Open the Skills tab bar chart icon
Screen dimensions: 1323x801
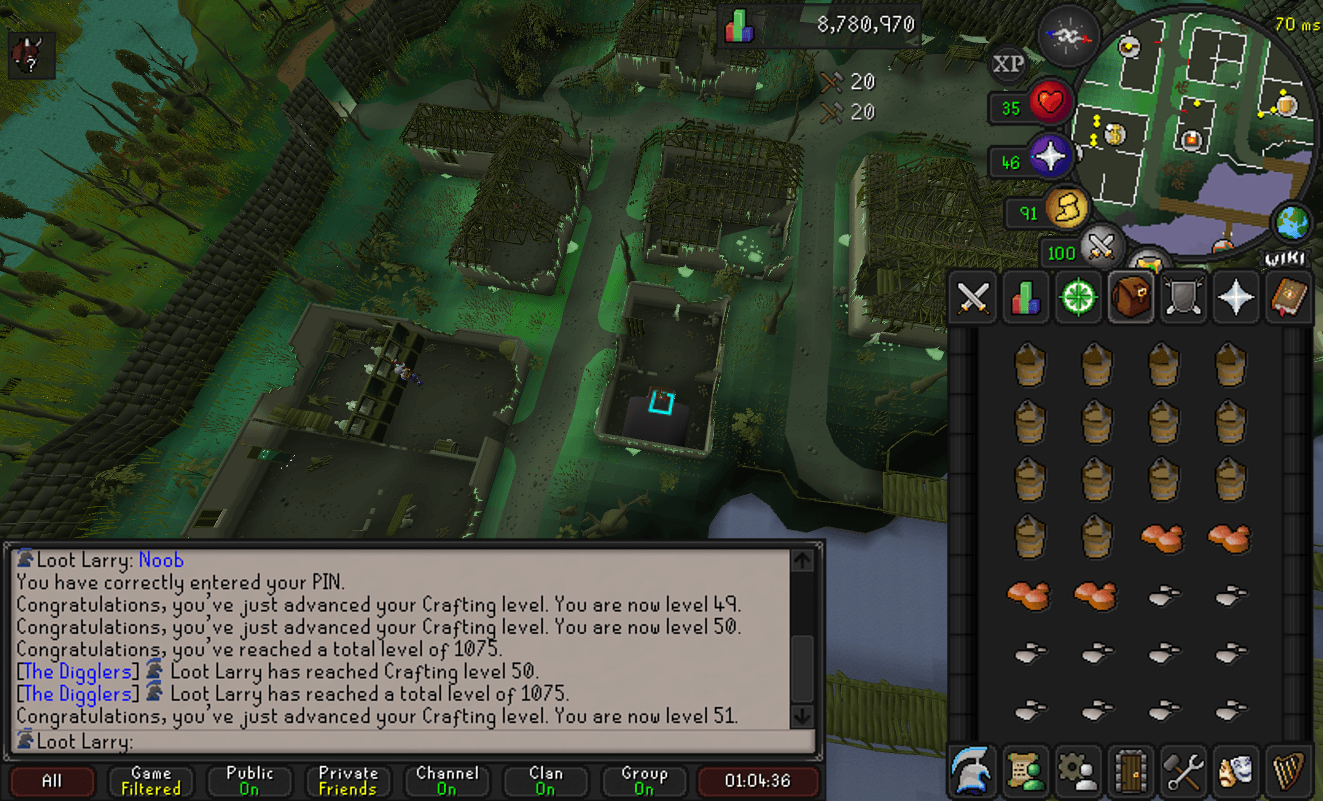pos(1024,296)
